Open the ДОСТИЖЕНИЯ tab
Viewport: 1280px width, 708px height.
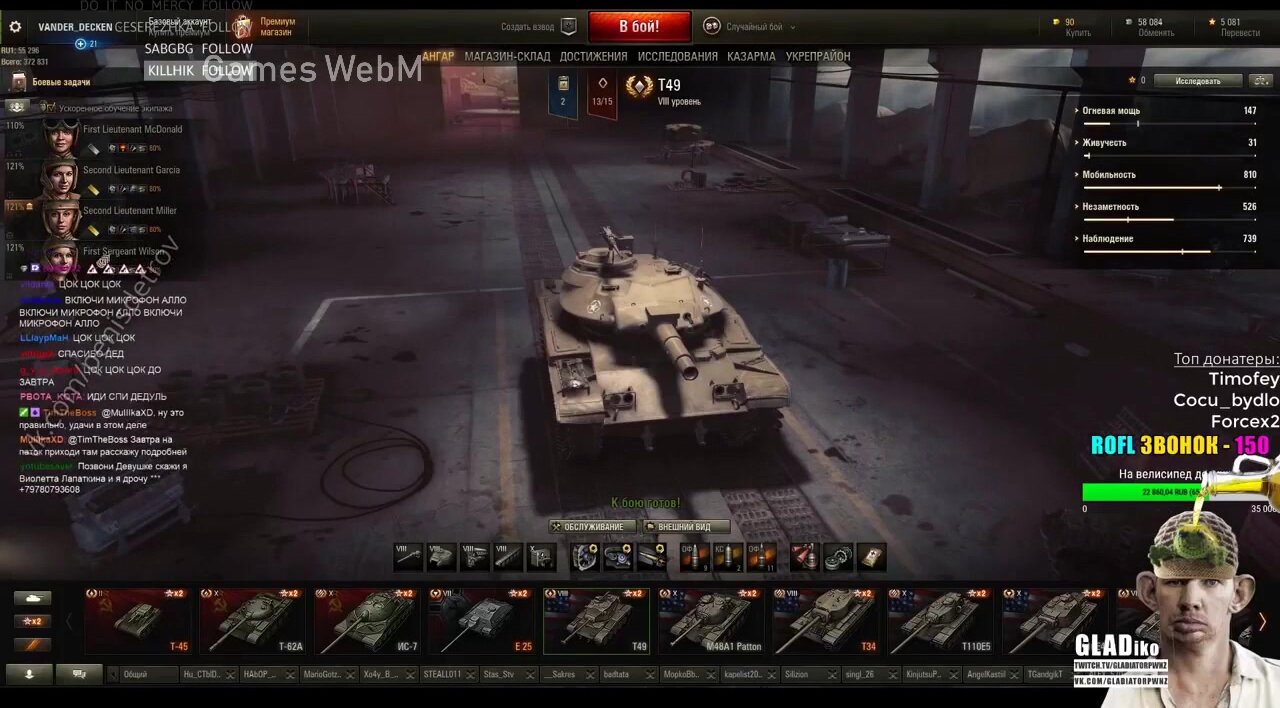pos(593,57)
